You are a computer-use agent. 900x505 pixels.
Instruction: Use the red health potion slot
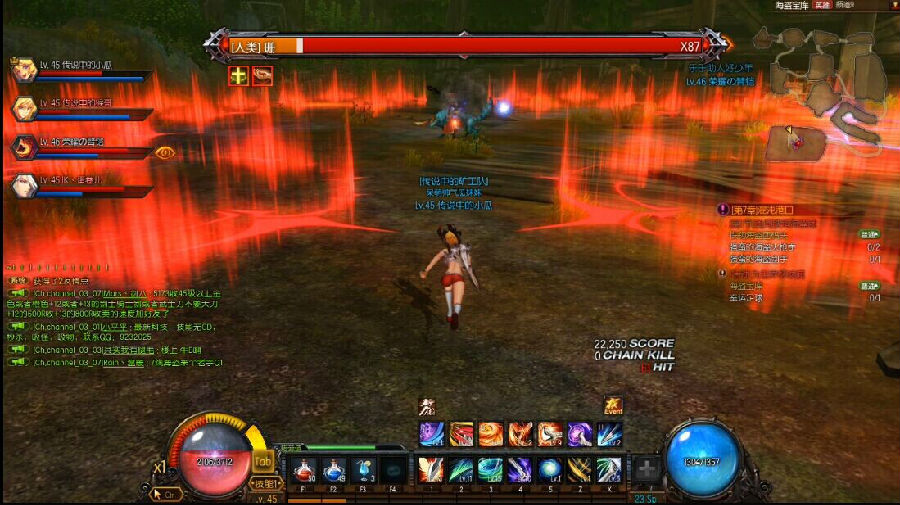point(304,469)
